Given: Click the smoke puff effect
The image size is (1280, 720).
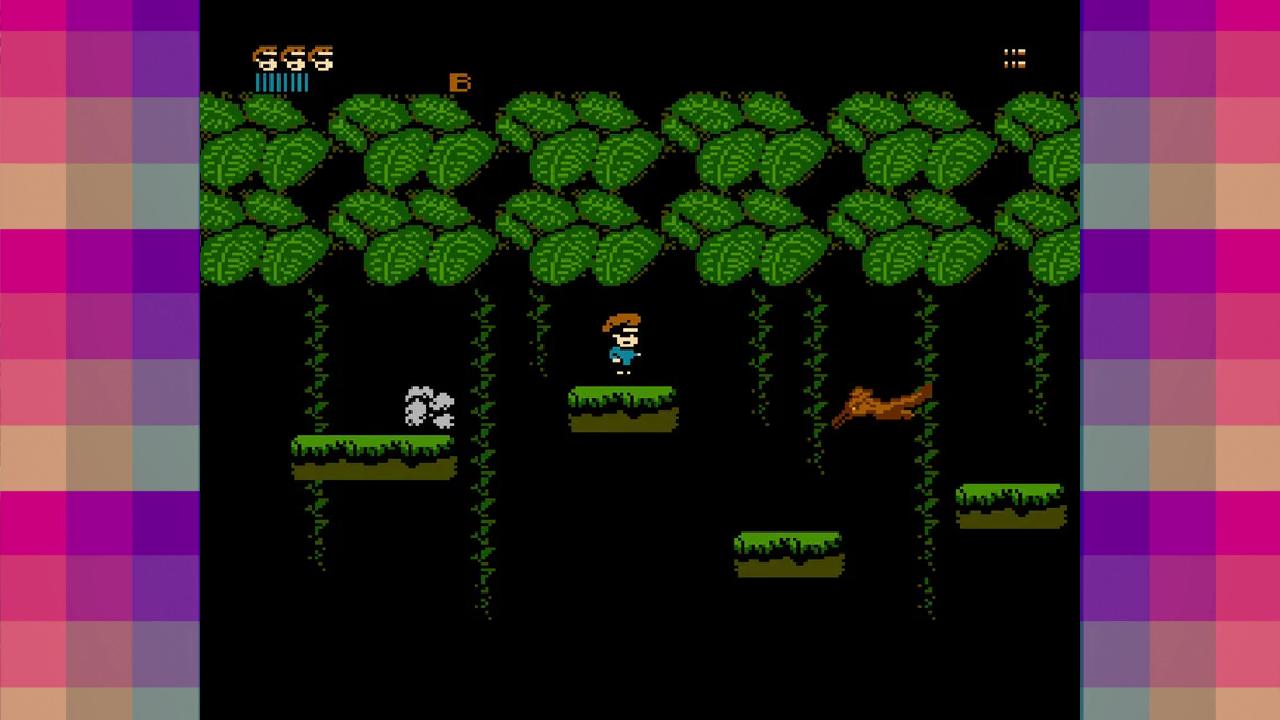Looking at the screenshot, I should (428, 408).
